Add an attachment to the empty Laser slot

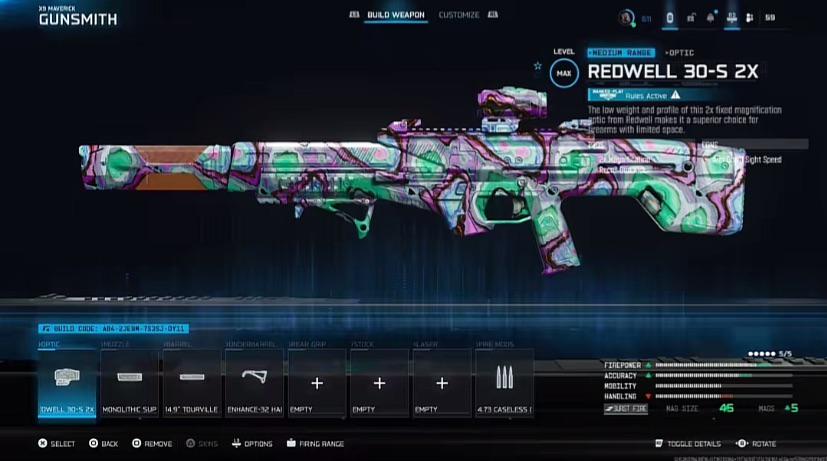[x=441, y=384]
